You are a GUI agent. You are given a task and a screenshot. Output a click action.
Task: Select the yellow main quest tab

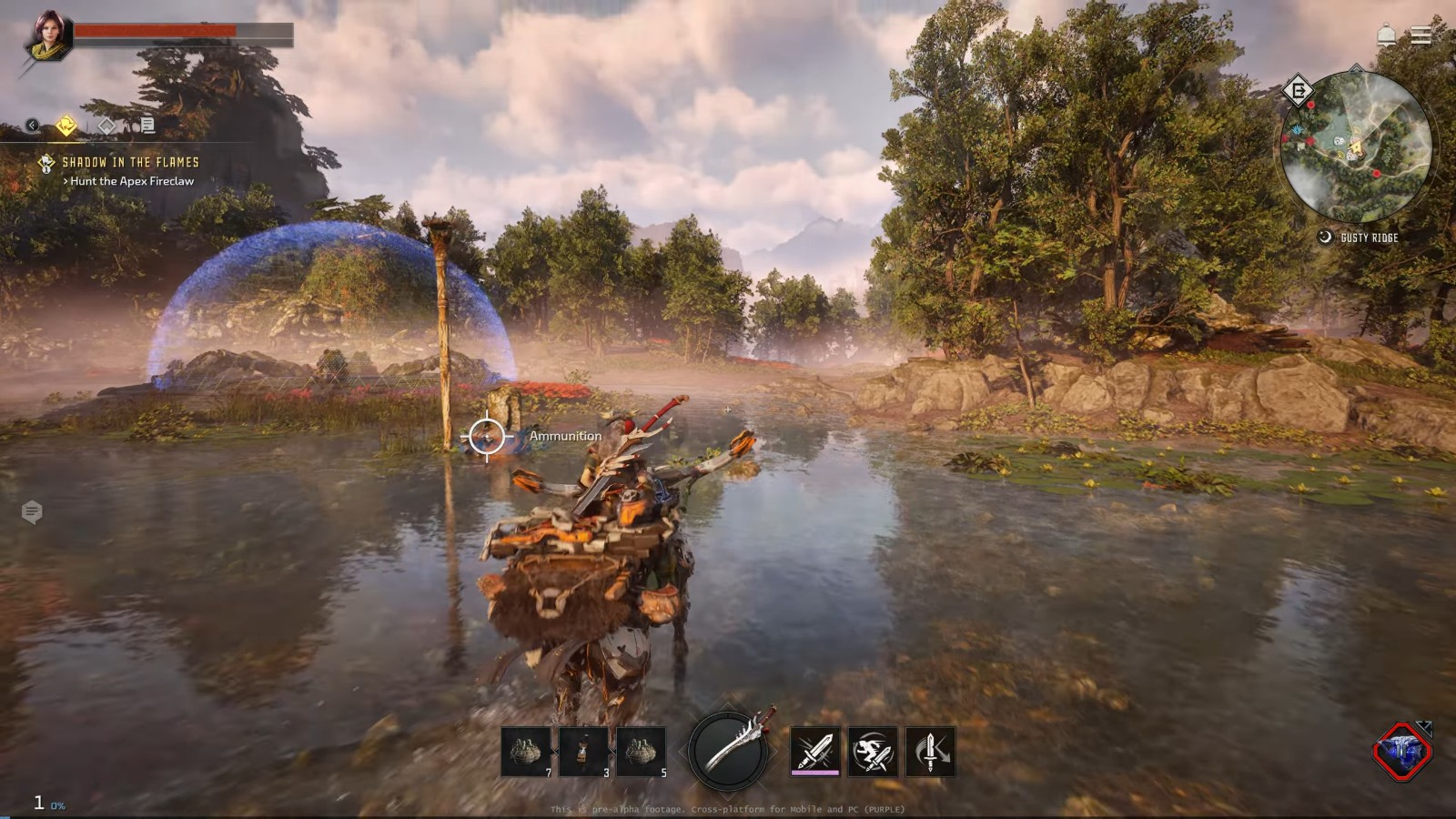(x=66, y=126)
